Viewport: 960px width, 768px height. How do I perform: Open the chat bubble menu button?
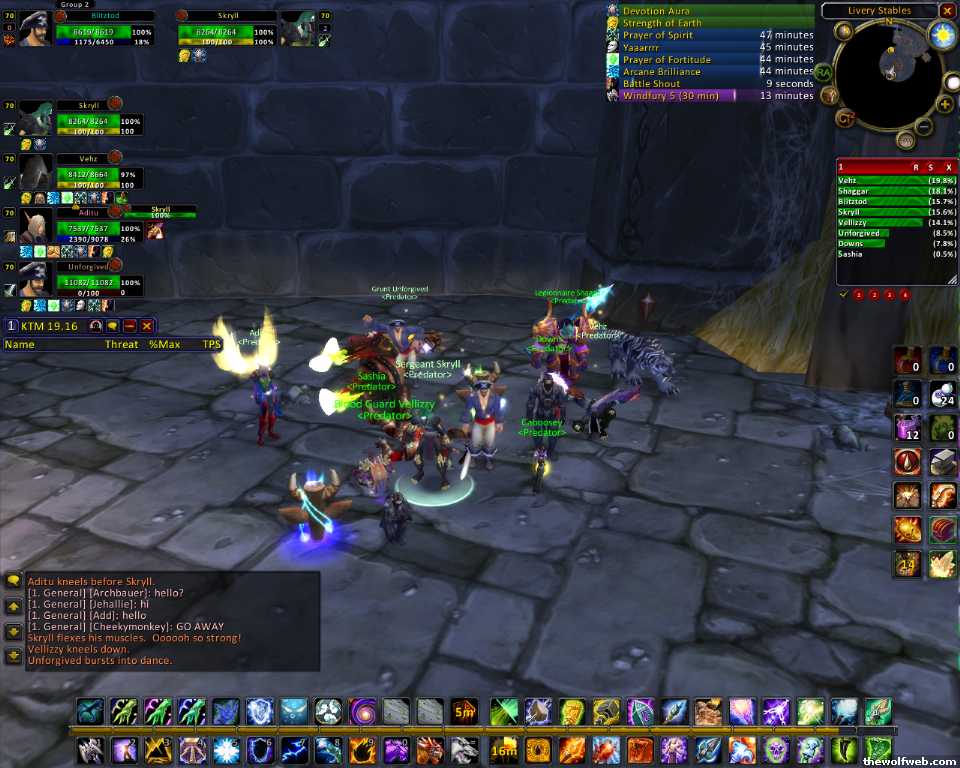(x=13, y=580)
